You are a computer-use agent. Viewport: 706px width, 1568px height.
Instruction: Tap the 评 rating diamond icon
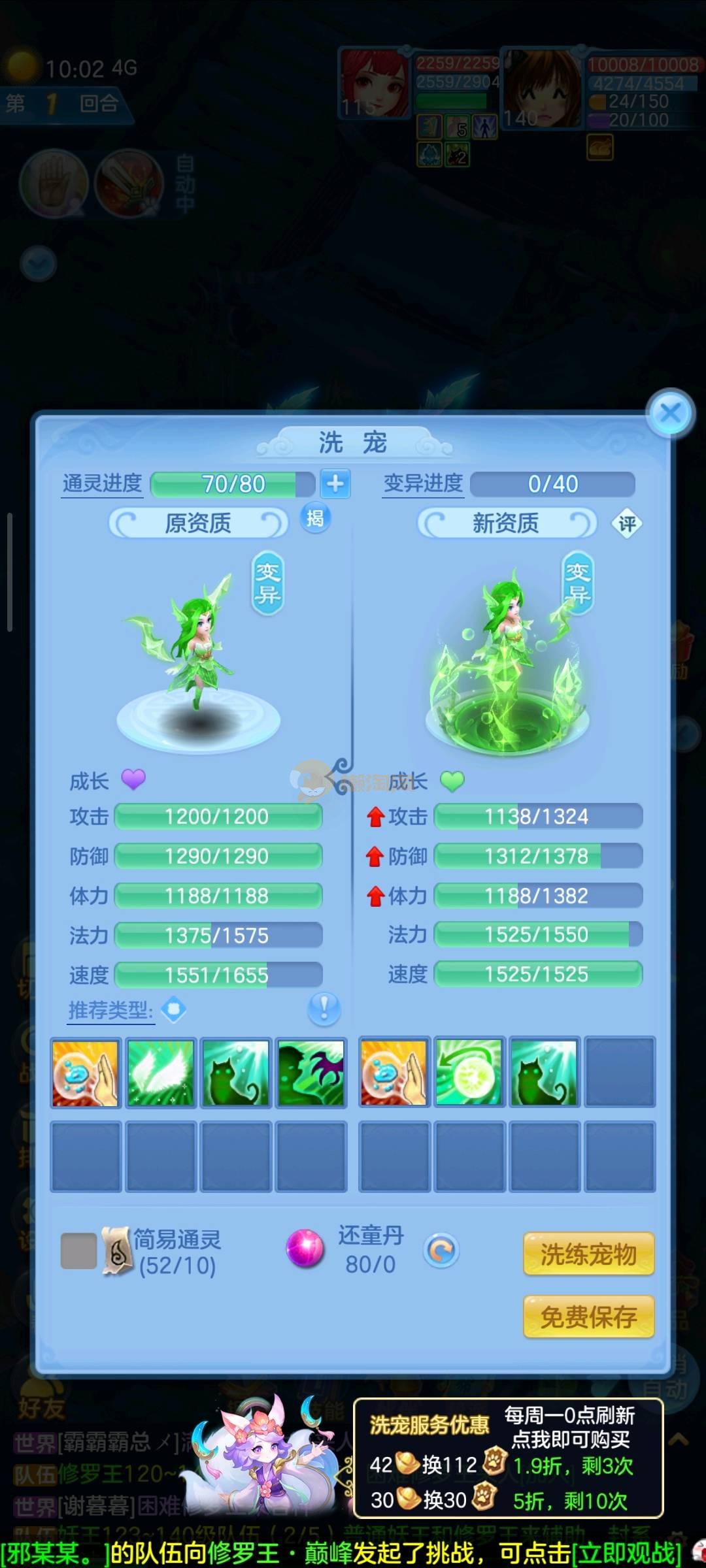coord(627,523)
